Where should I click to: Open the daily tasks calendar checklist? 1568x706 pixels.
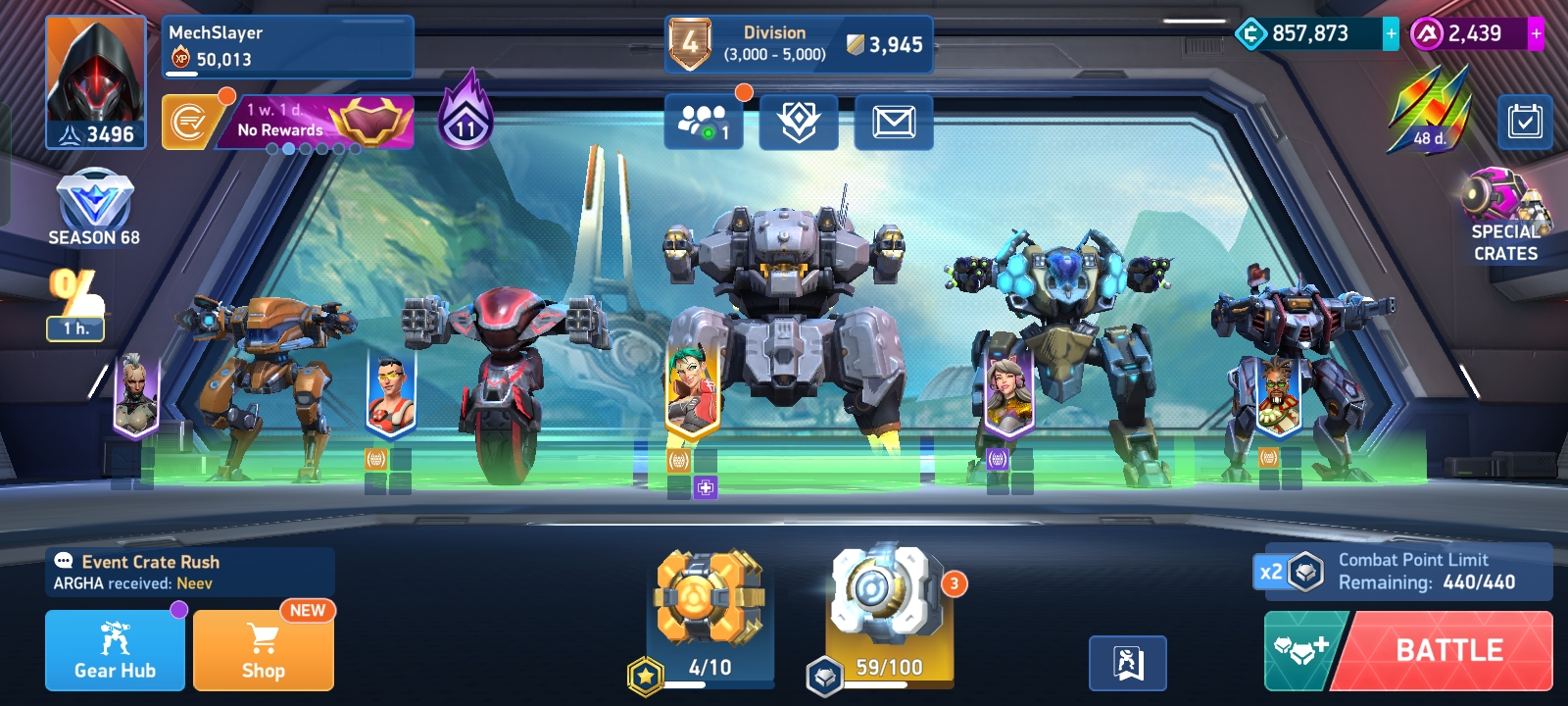coord(1525,122)
